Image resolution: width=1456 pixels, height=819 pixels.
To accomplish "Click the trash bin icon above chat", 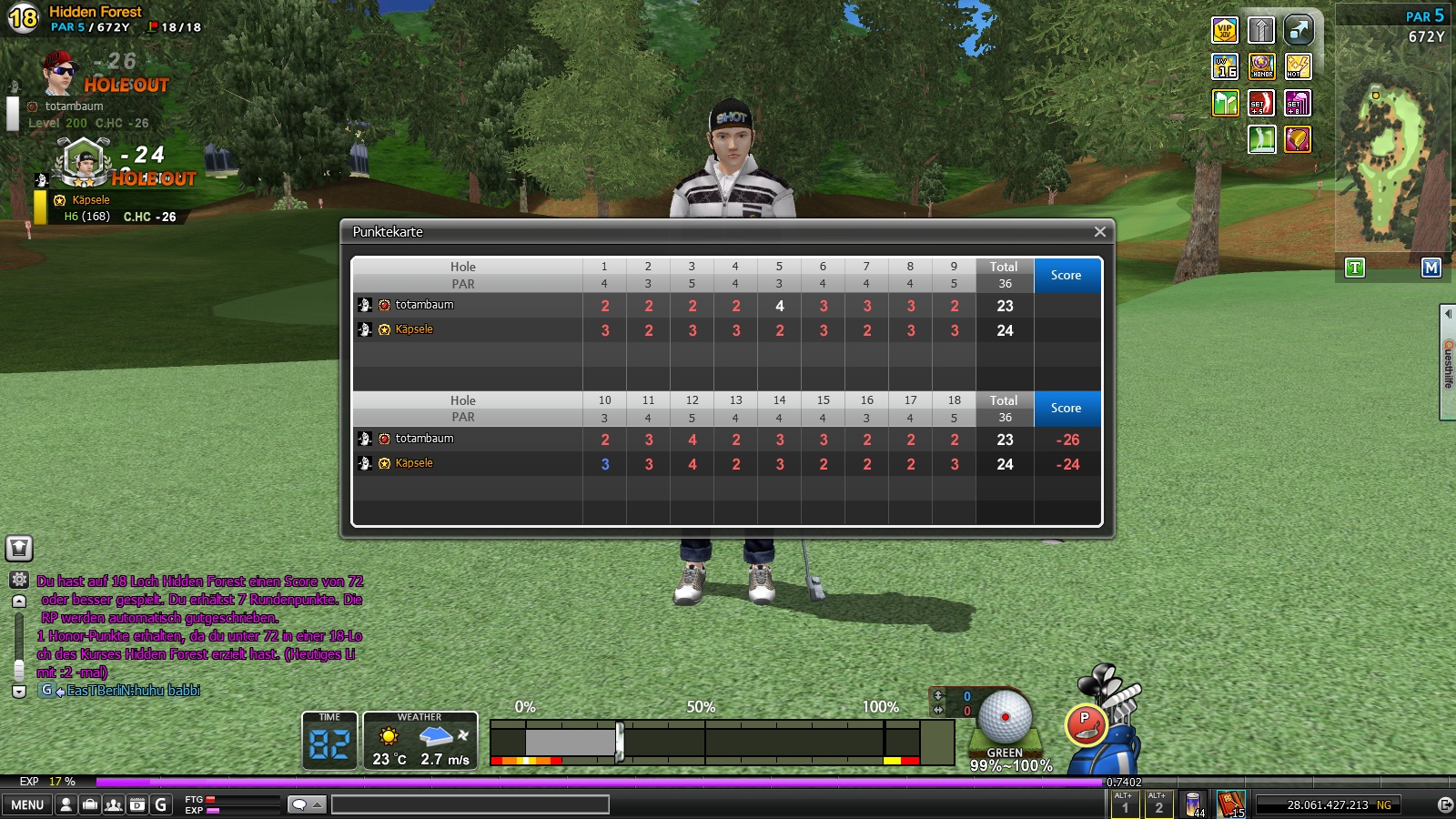I will pos(19,548).
